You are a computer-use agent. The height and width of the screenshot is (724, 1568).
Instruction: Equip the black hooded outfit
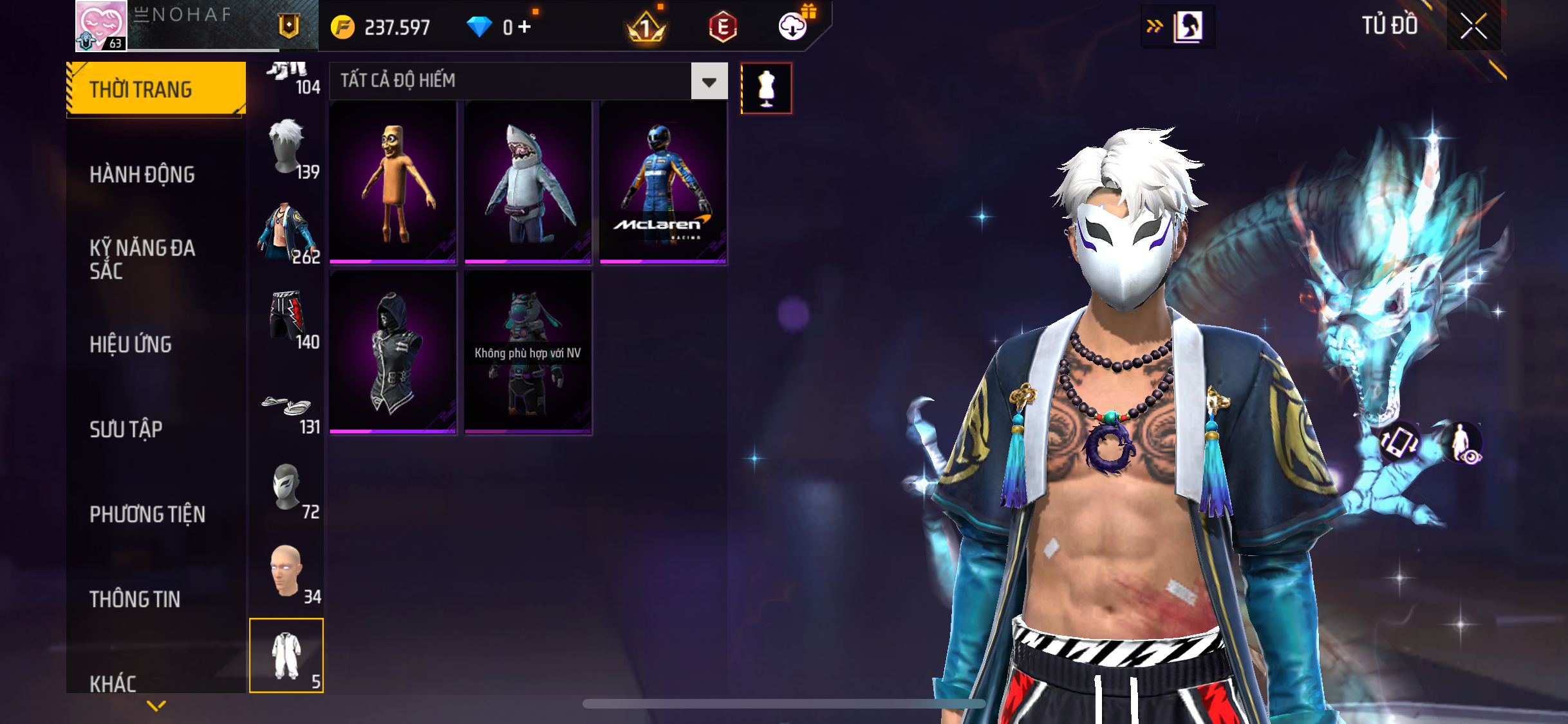(x=393, y=352)
